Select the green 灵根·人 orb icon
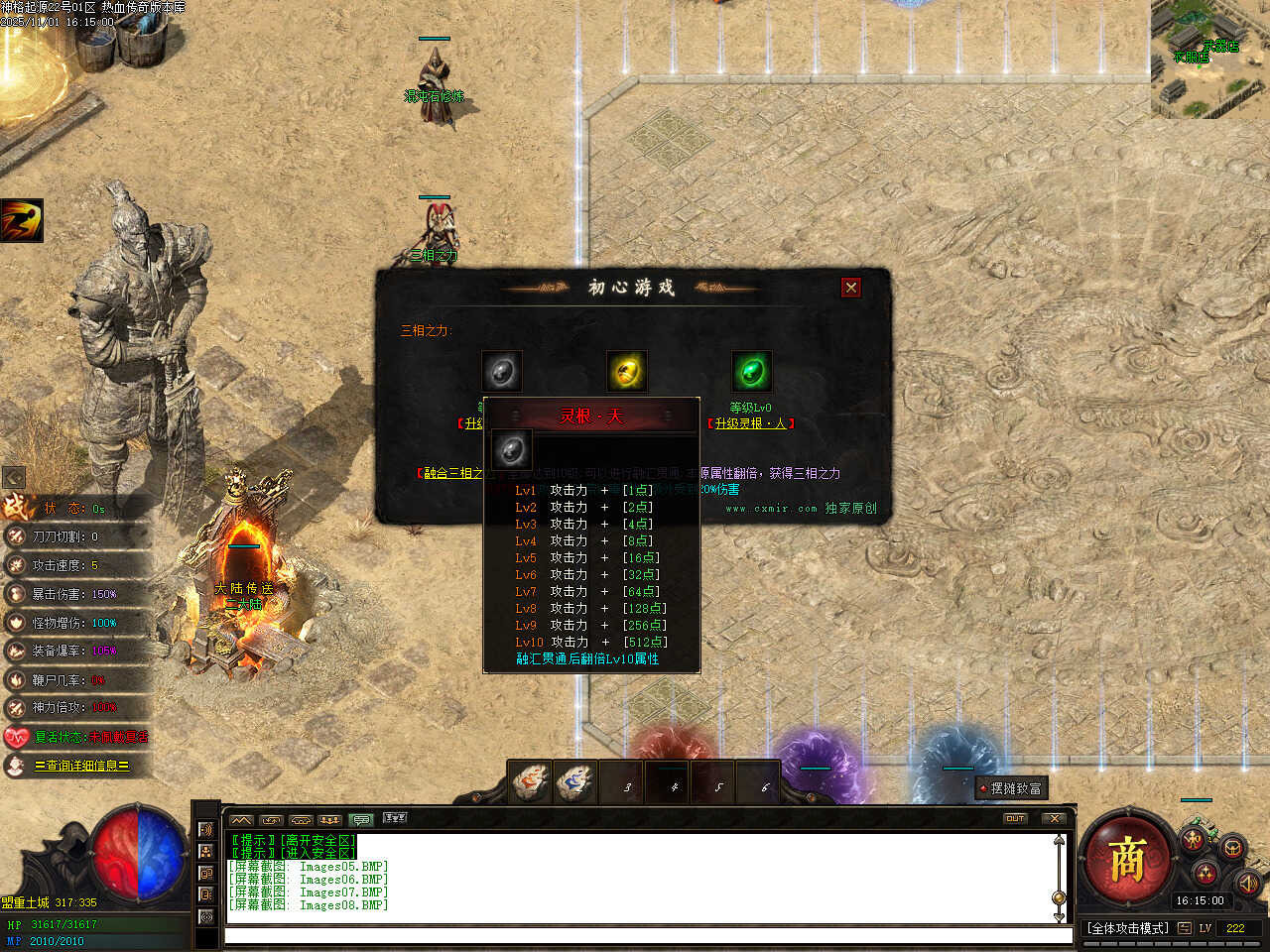Viewport: 1270px width, 952px height. tap(751, 372)
